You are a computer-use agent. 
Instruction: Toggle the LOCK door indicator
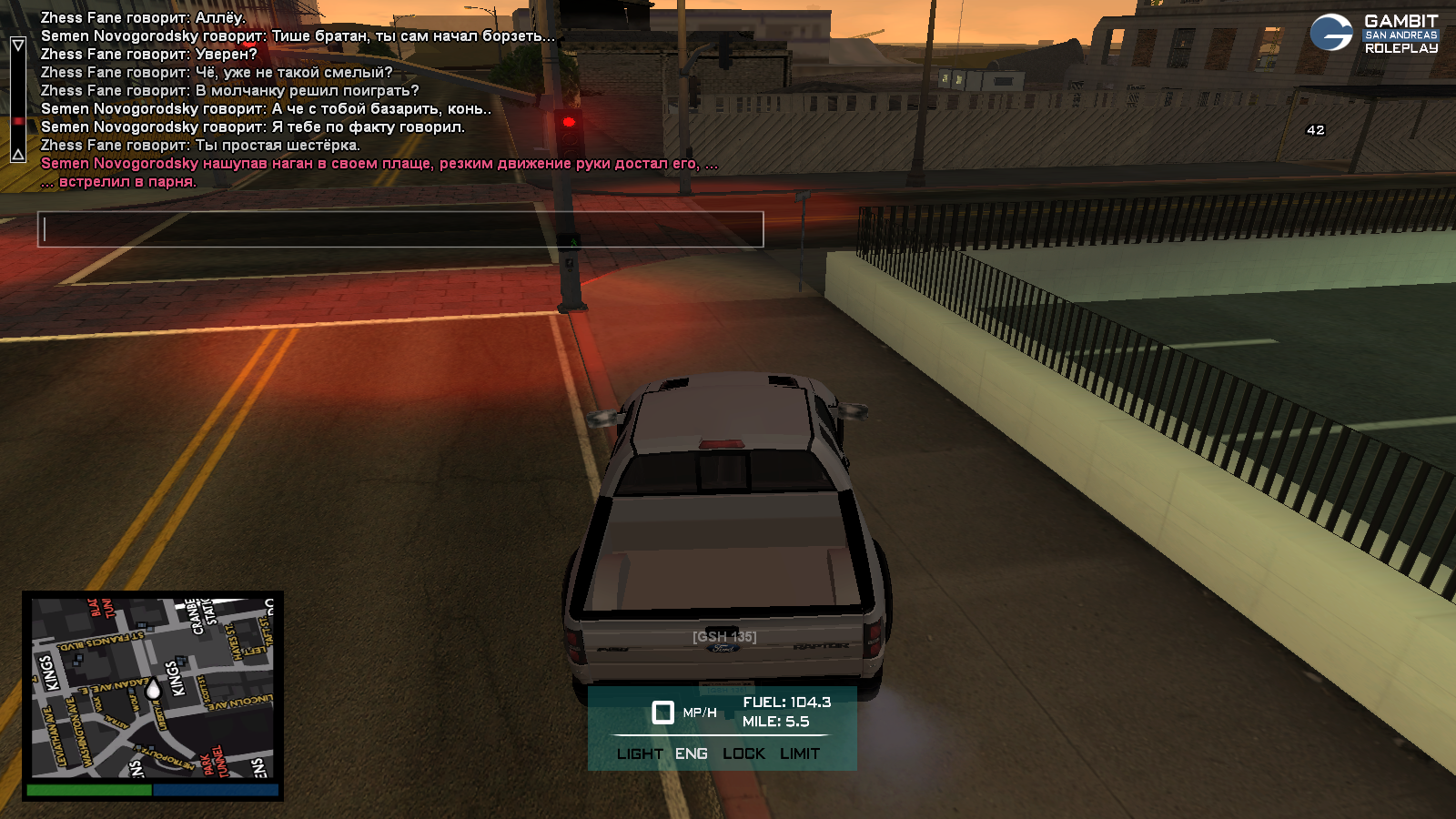743,753
